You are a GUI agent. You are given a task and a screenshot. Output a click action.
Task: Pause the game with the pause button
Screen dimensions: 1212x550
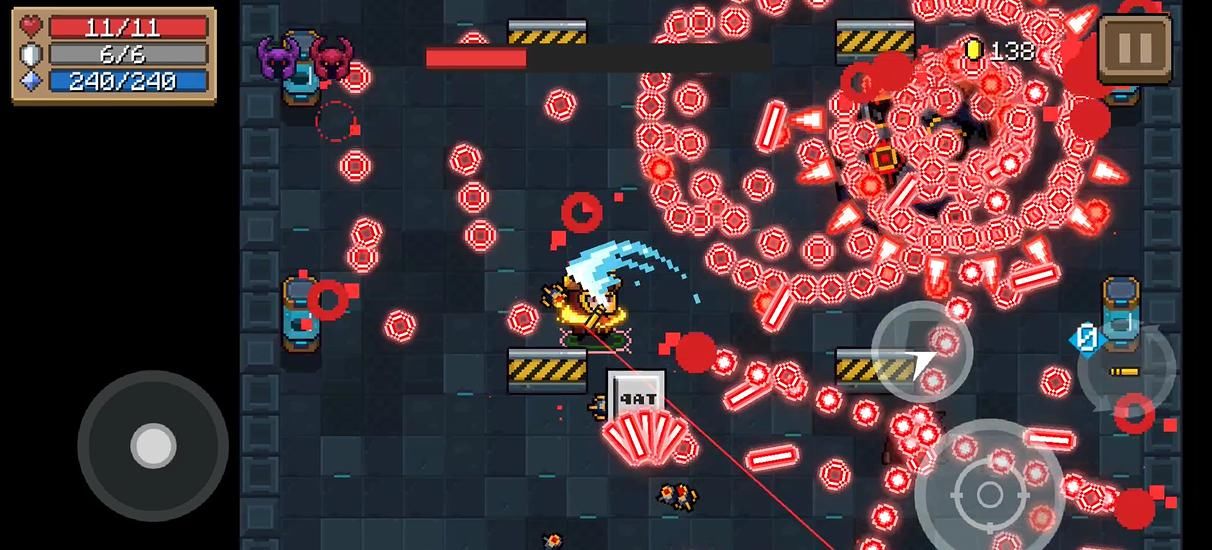tap(1134, 47)
